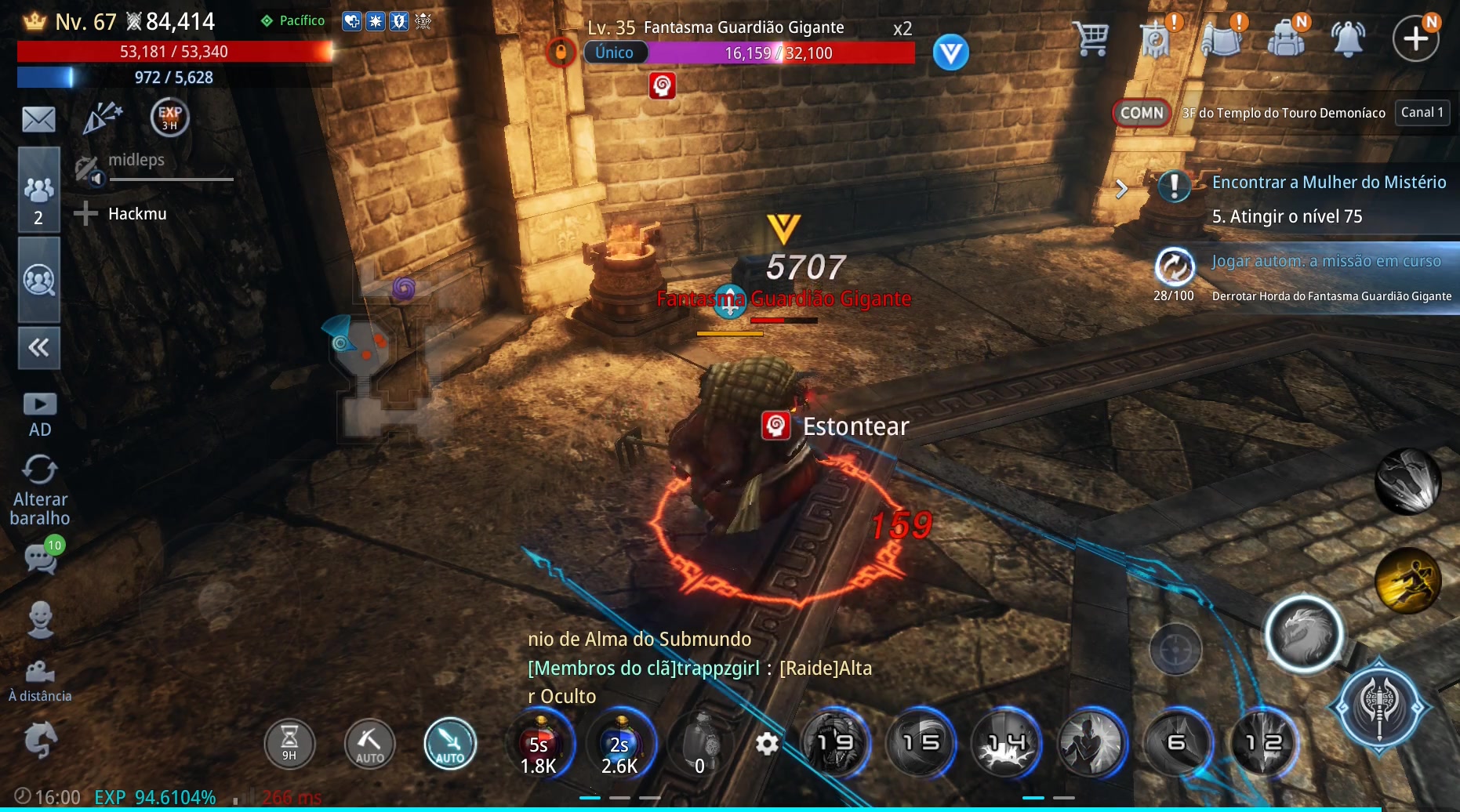Image resolution: width=1460 pixels, height=812 pixels.
Task: Open the notification bell
Action: click(x=1348, y=38)
